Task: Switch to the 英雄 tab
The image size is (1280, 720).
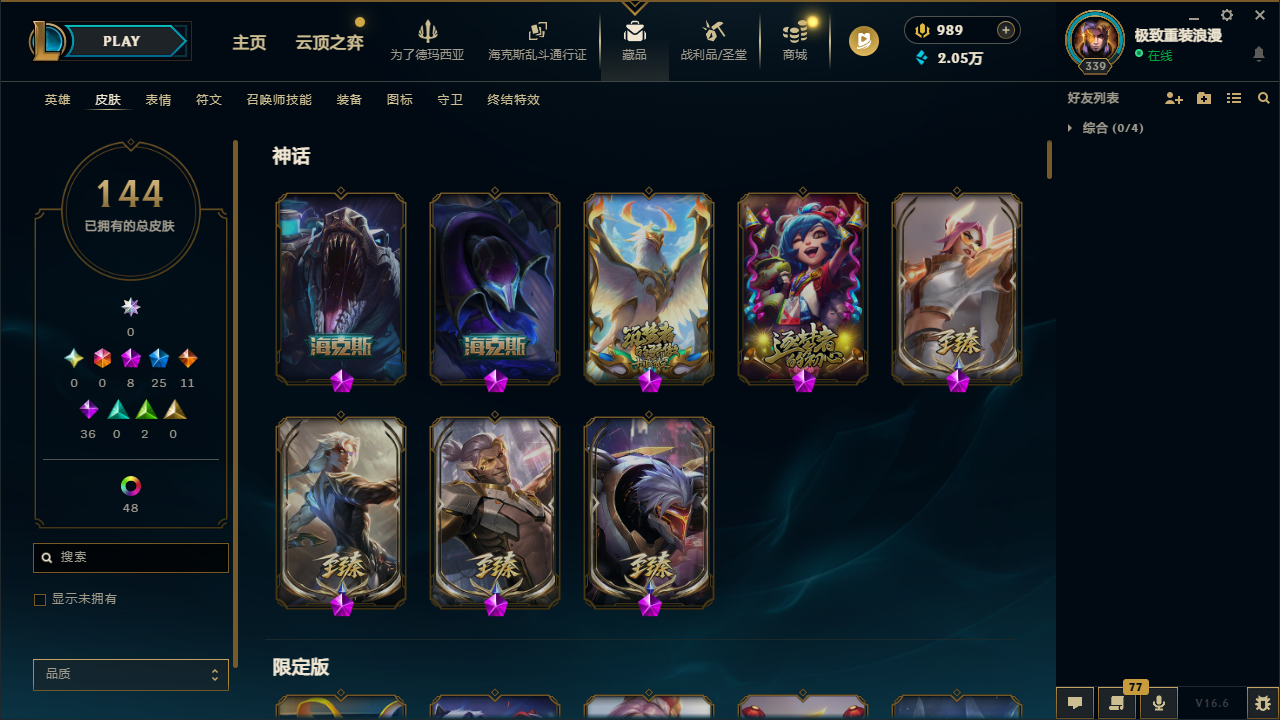Action: point(57,100)
